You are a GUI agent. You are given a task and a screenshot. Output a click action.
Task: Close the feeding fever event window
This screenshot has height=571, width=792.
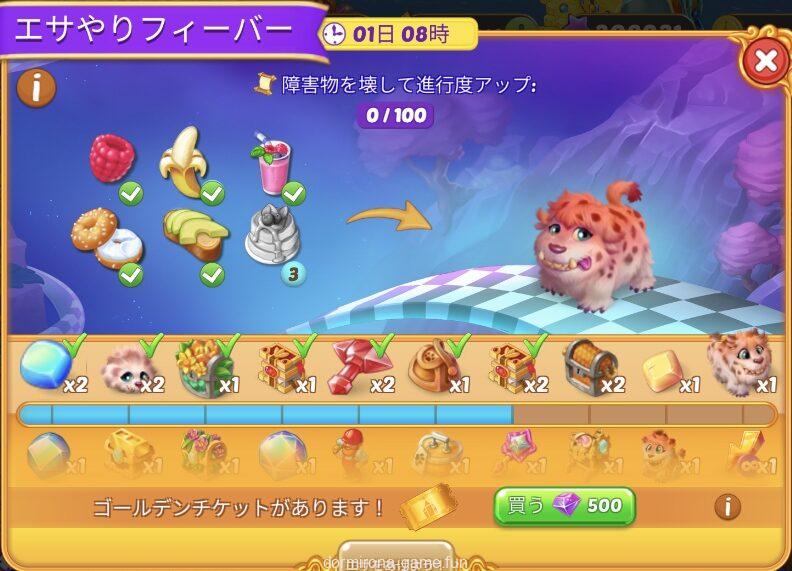tap(765, 61)
